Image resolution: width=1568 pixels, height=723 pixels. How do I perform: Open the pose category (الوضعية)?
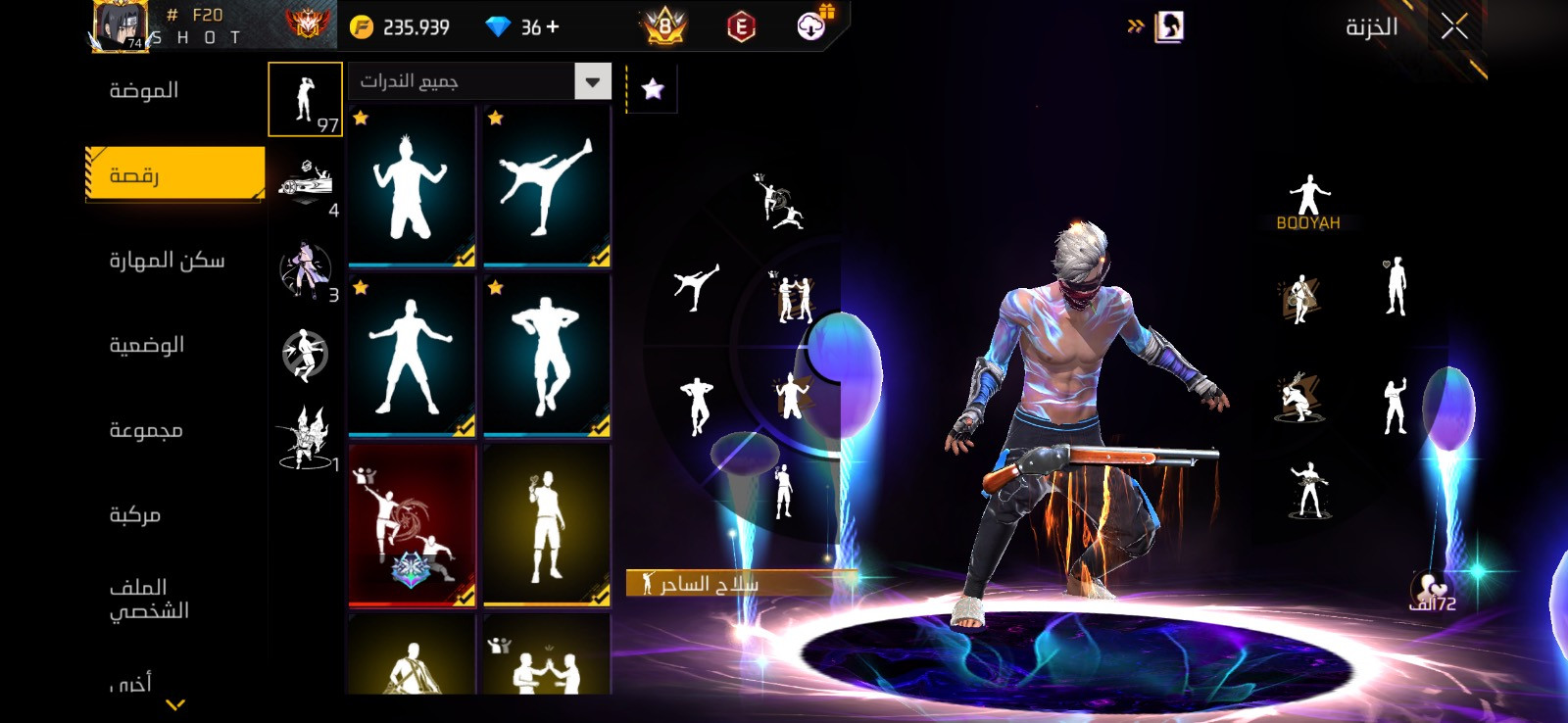tap(146, 345)
